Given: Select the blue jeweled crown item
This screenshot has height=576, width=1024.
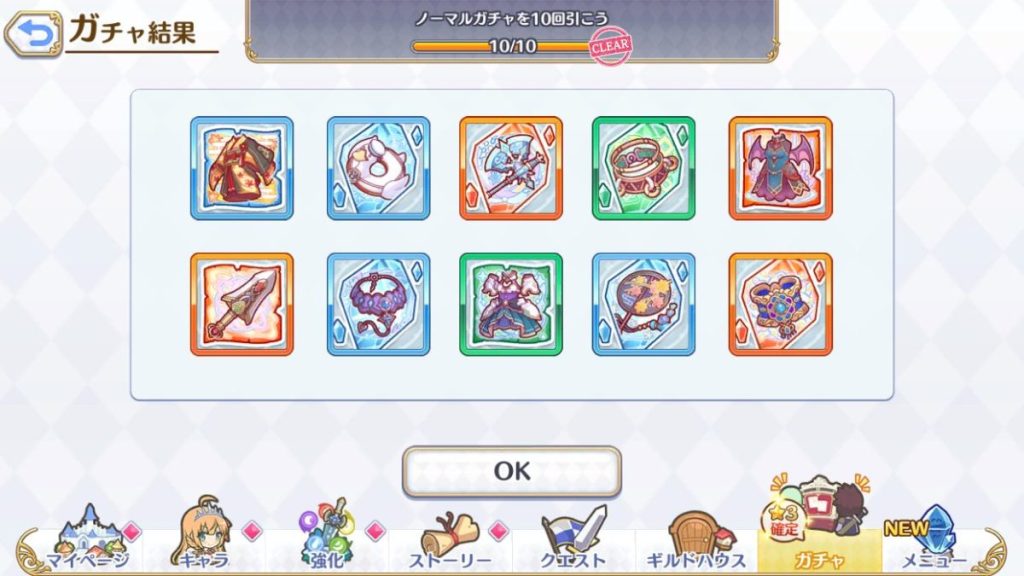Looking at the screenshot, I should pos(780,304).
